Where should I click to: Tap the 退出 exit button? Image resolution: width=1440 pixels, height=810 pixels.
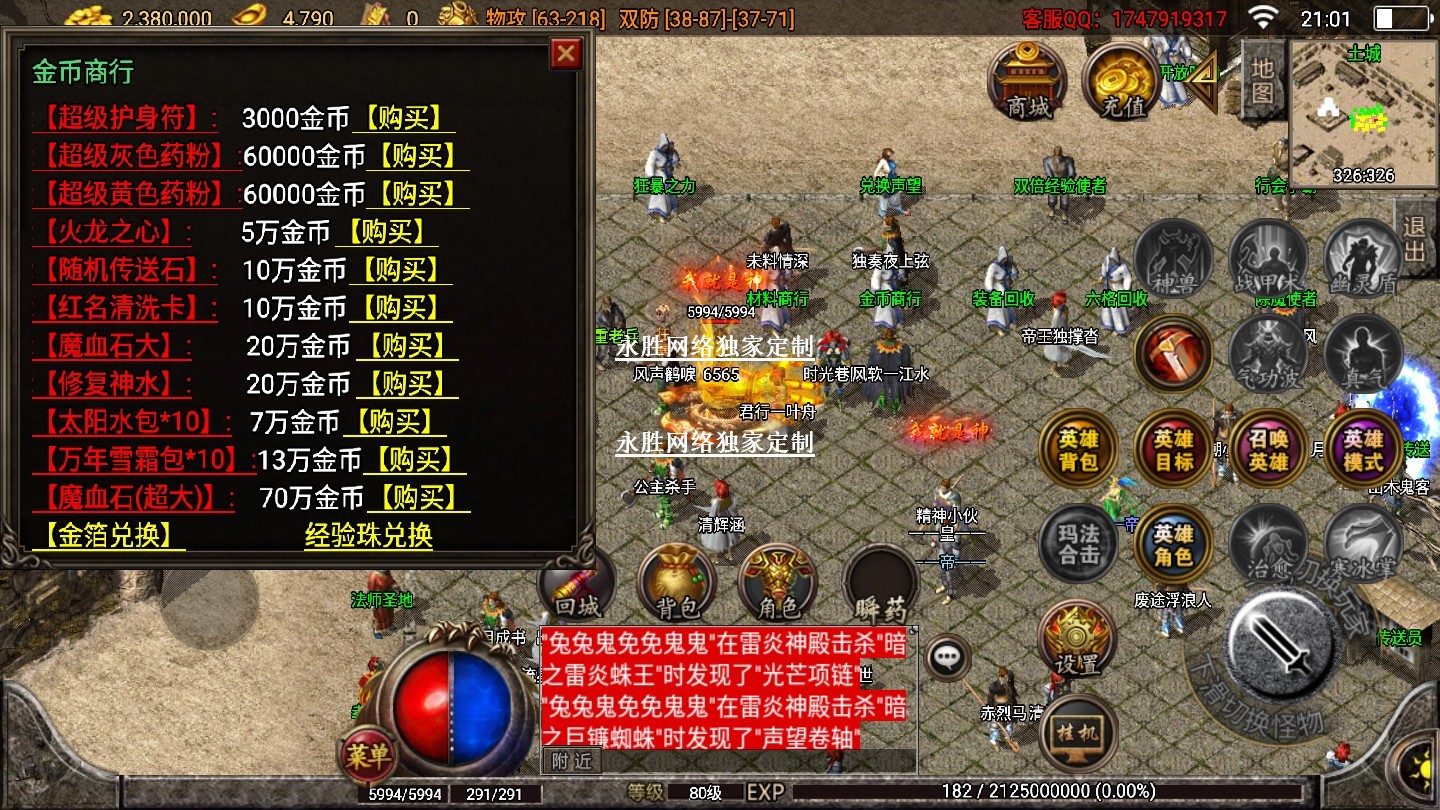point(1414,237)
